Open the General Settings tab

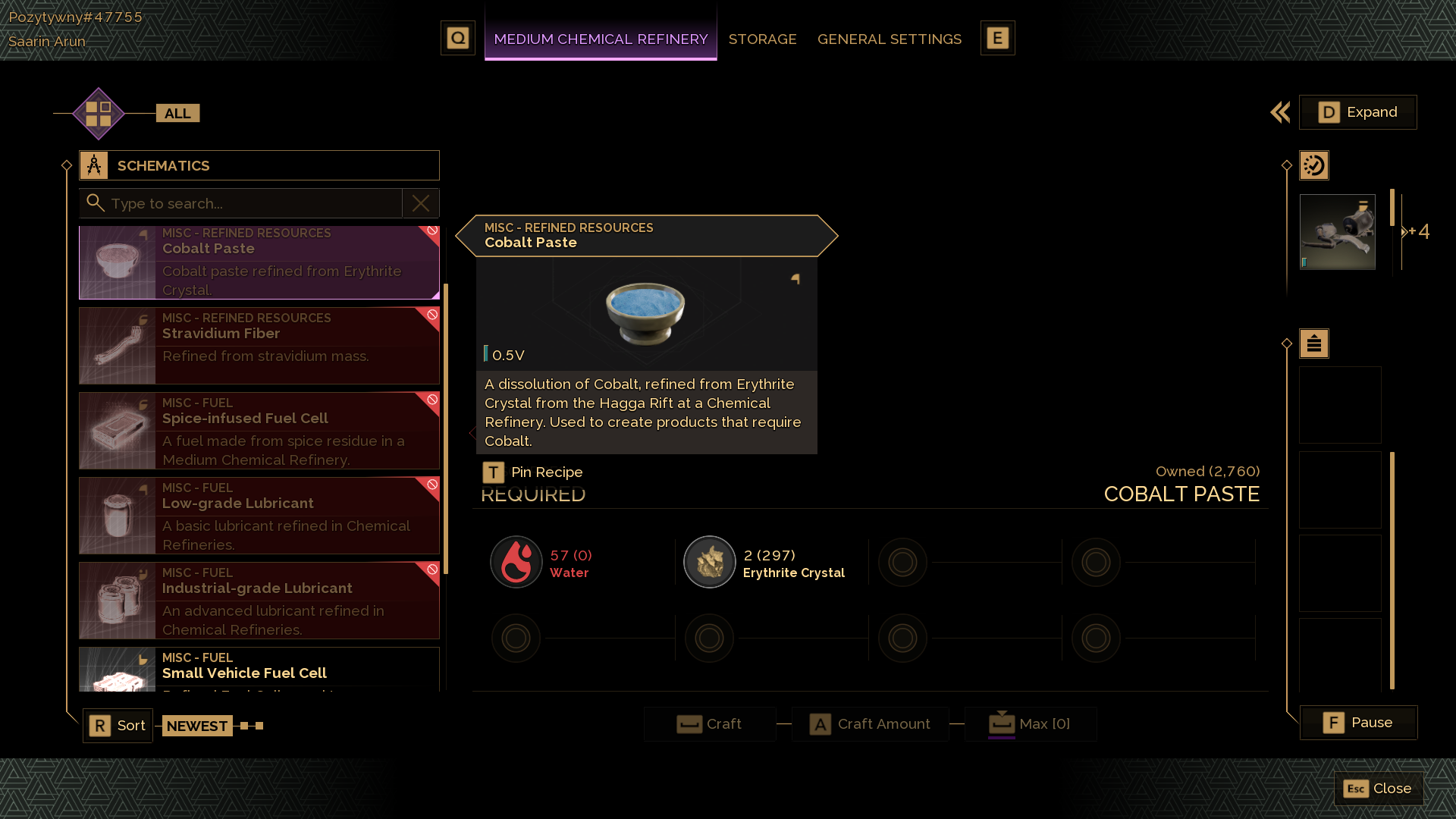click(x=889, y=39)
